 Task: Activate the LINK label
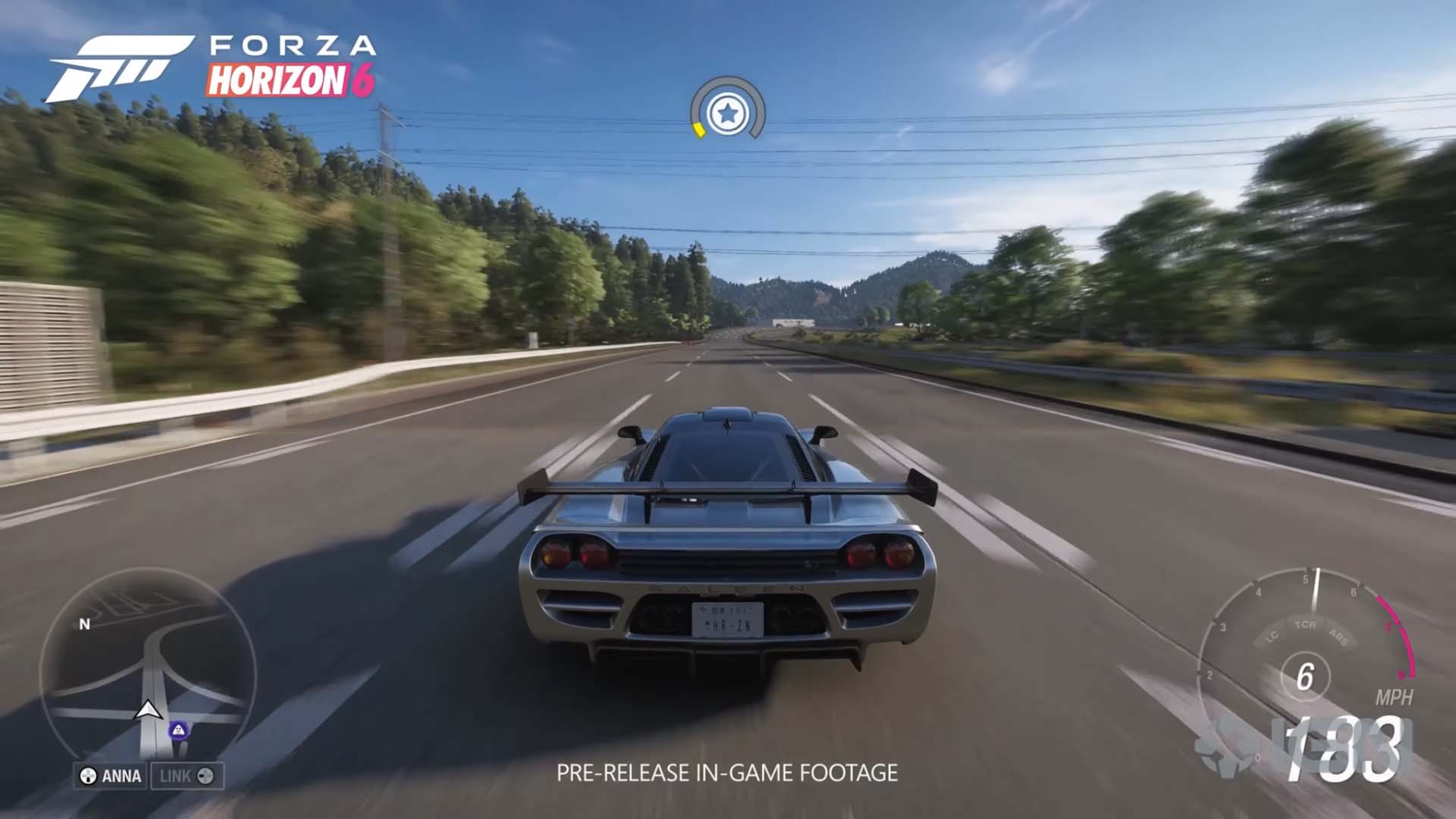tap(187, 776)
